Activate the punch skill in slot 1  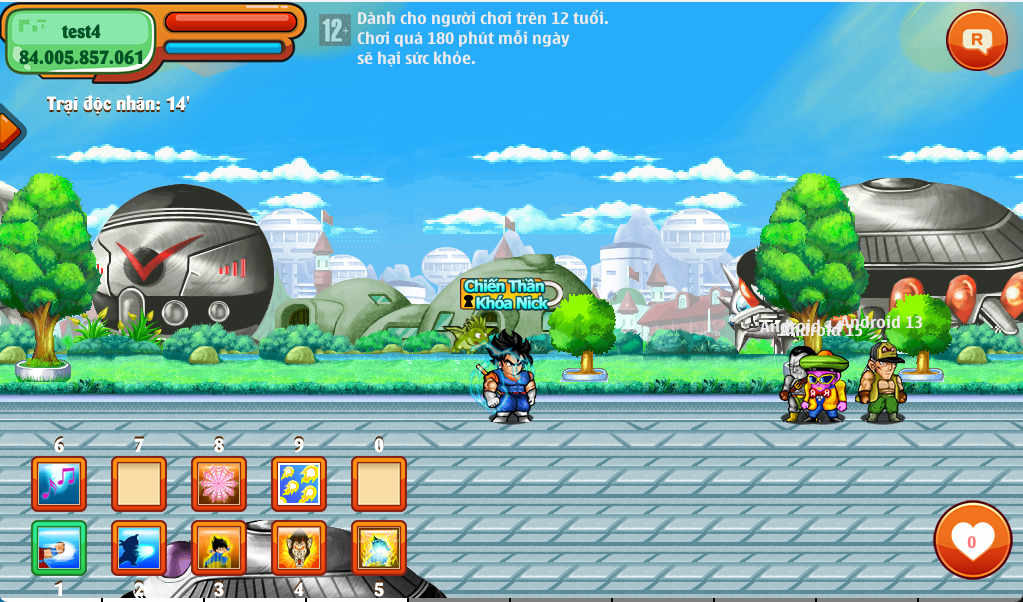coord(59,548)
